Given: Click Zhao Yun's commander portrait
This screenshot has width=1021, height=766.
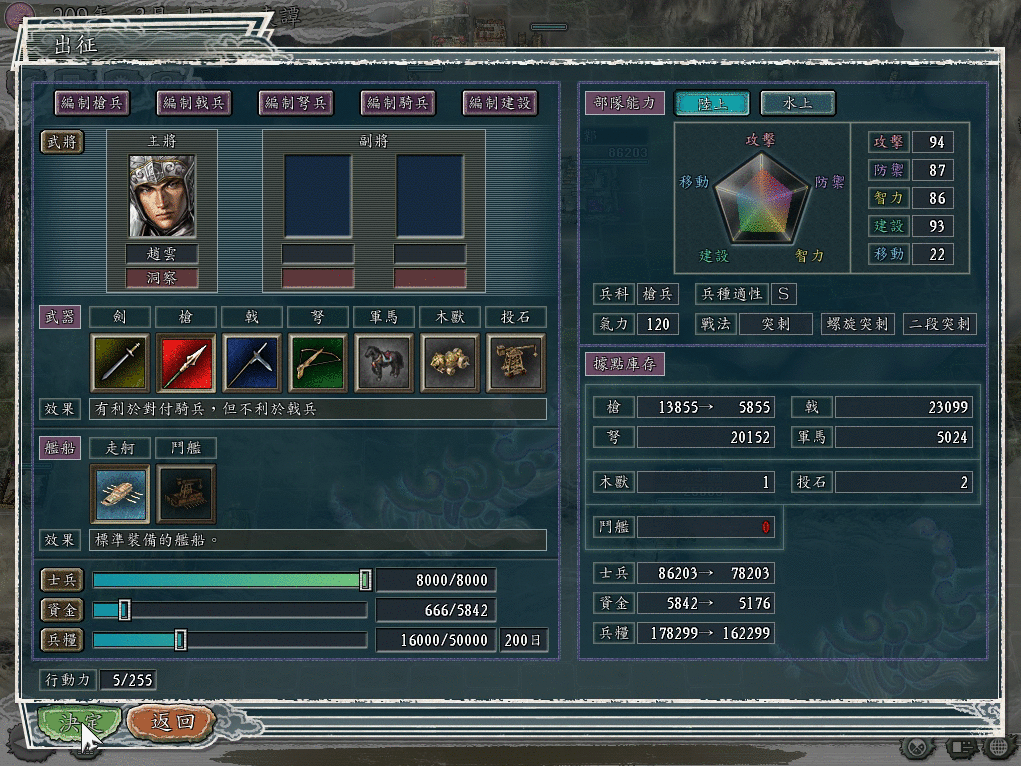Looking at the screenshot, I should (162, 196).
